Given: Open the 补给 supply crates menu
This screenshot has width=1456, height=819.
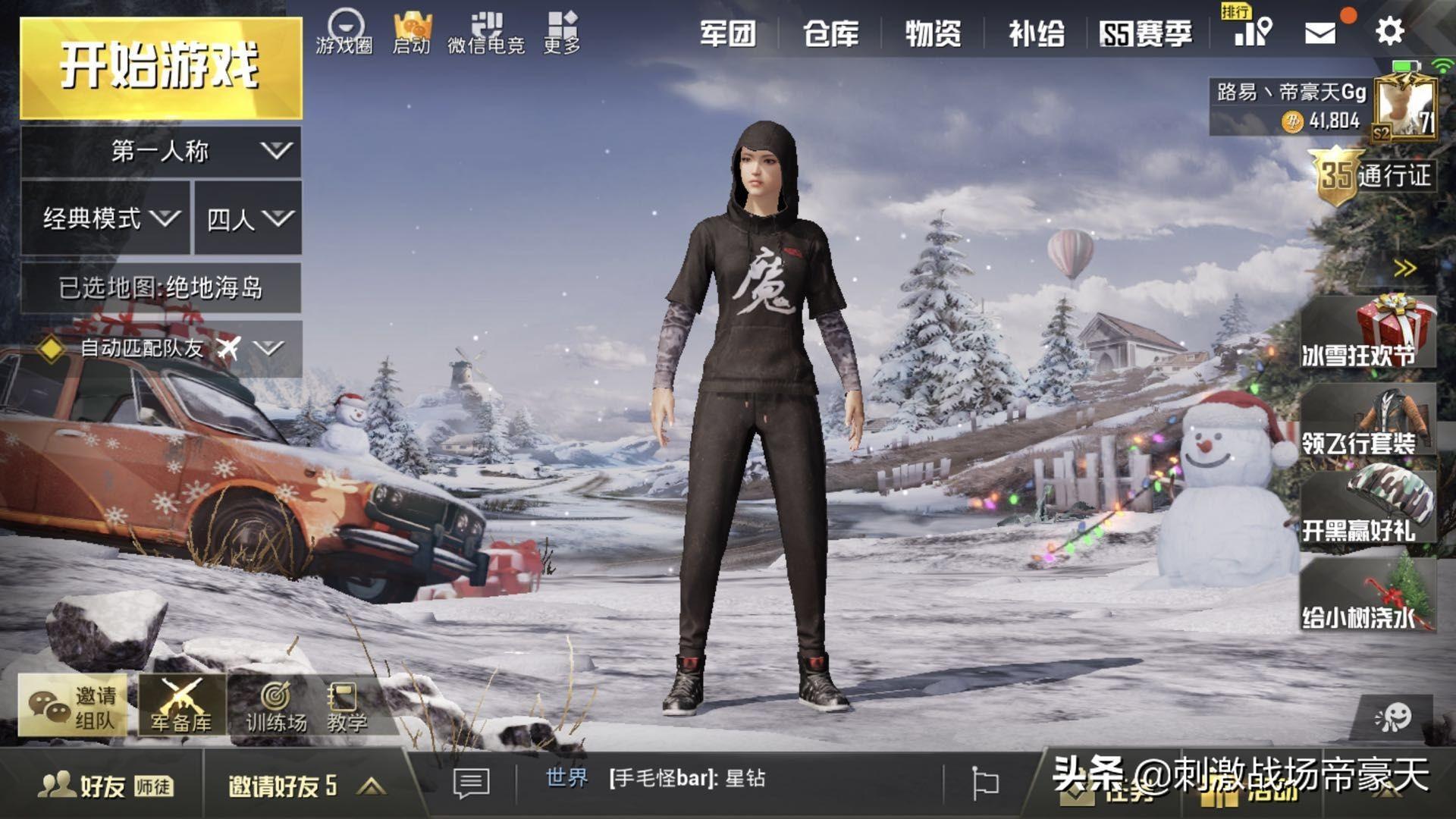Looking at the screenshot, I should [x=1036, y=34].
